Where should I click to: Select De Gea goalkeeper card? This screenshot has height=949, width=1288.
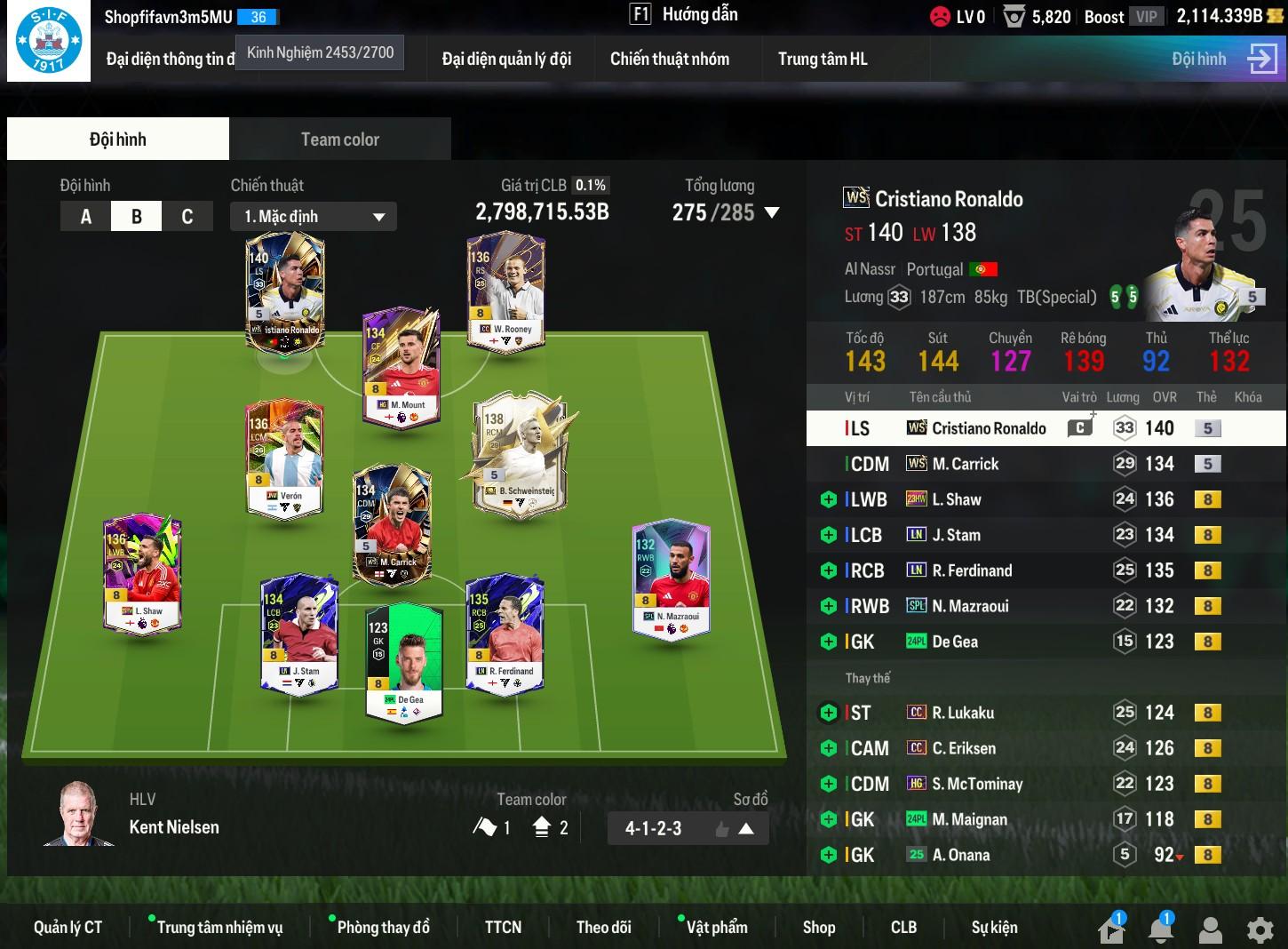pos(404,661)
